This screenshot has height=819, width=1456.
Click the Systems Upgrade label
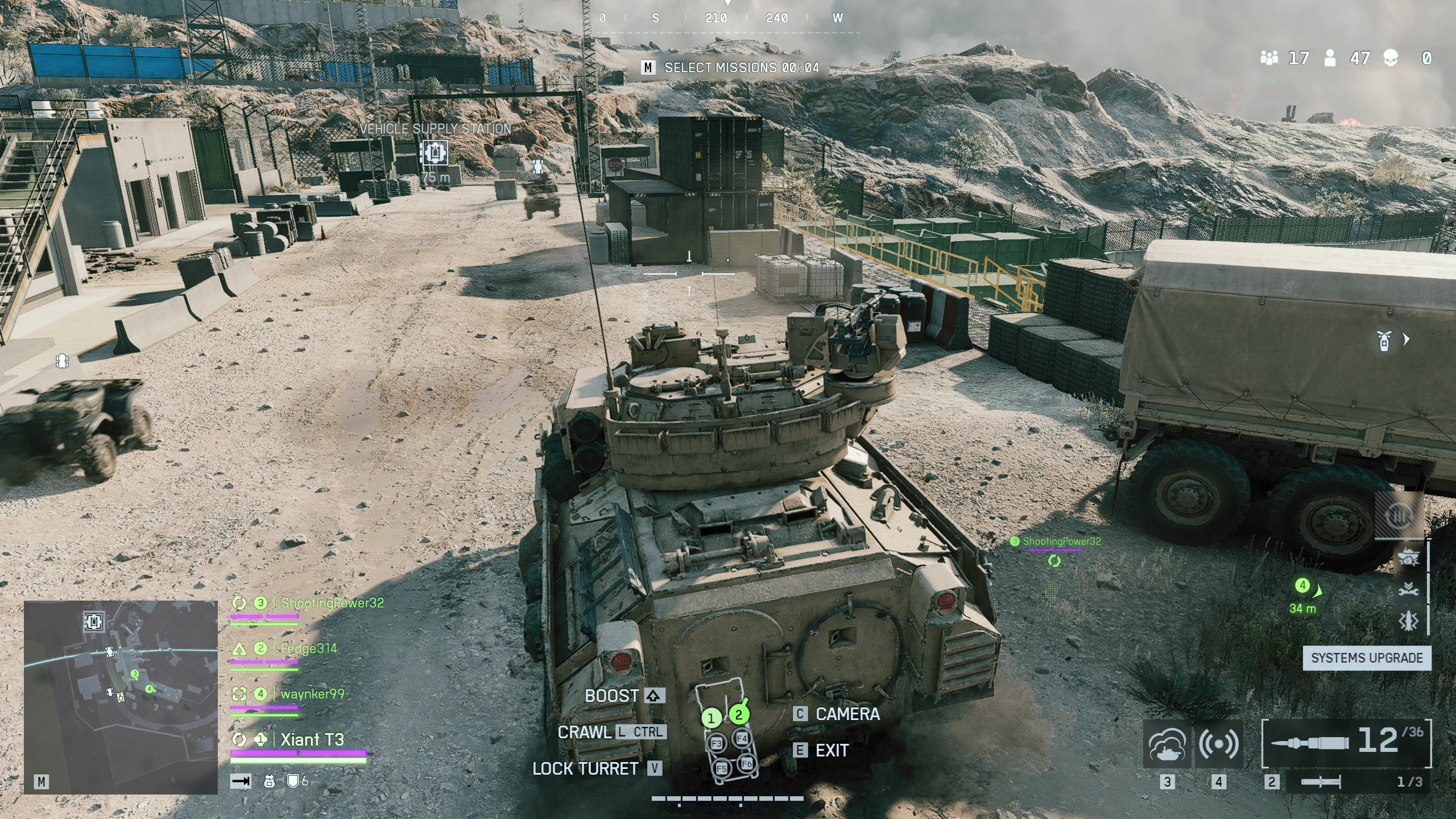[1367, 658]
